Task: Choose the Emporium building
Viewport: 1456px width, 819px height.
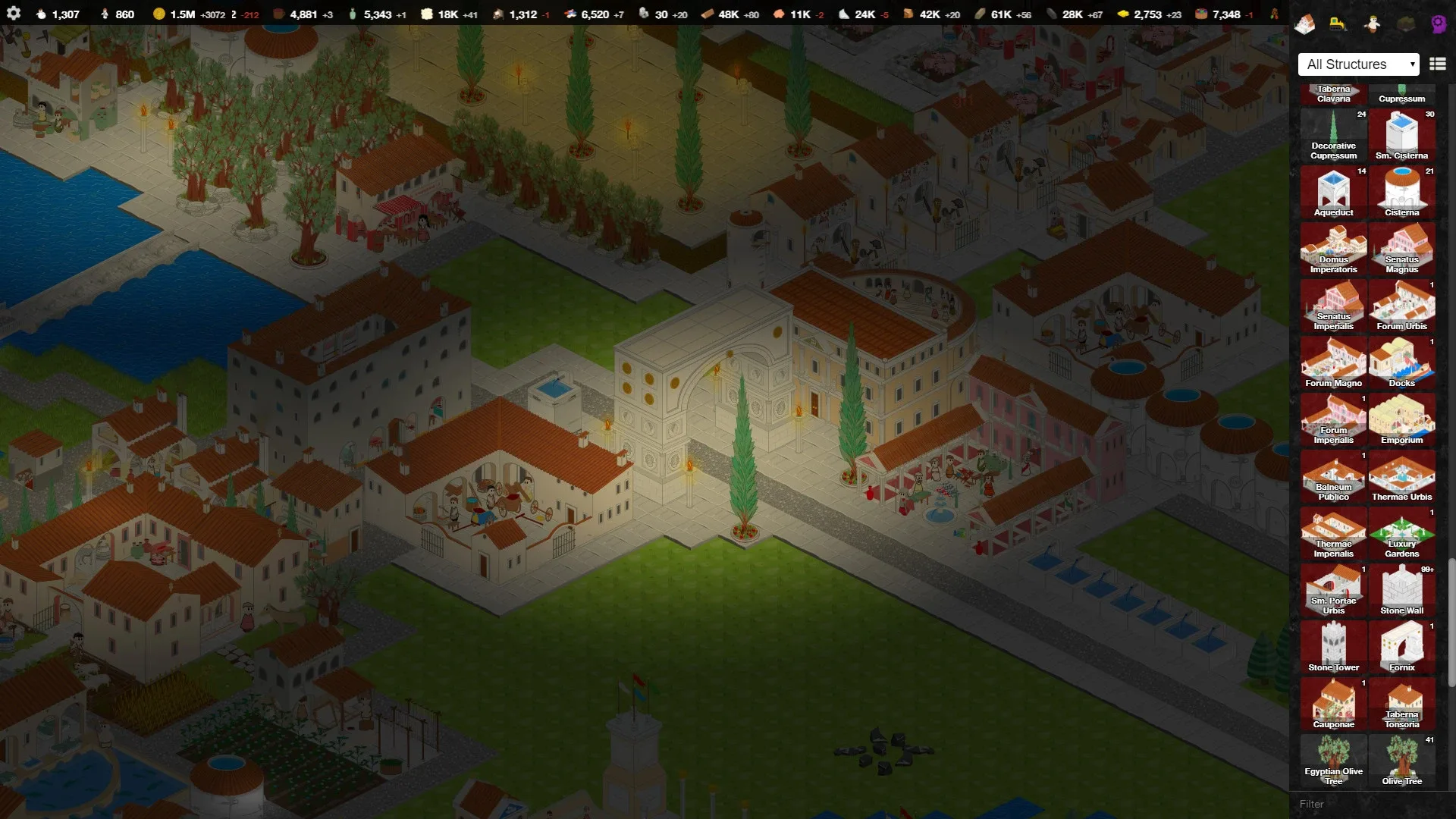Action: point(1401,420)
